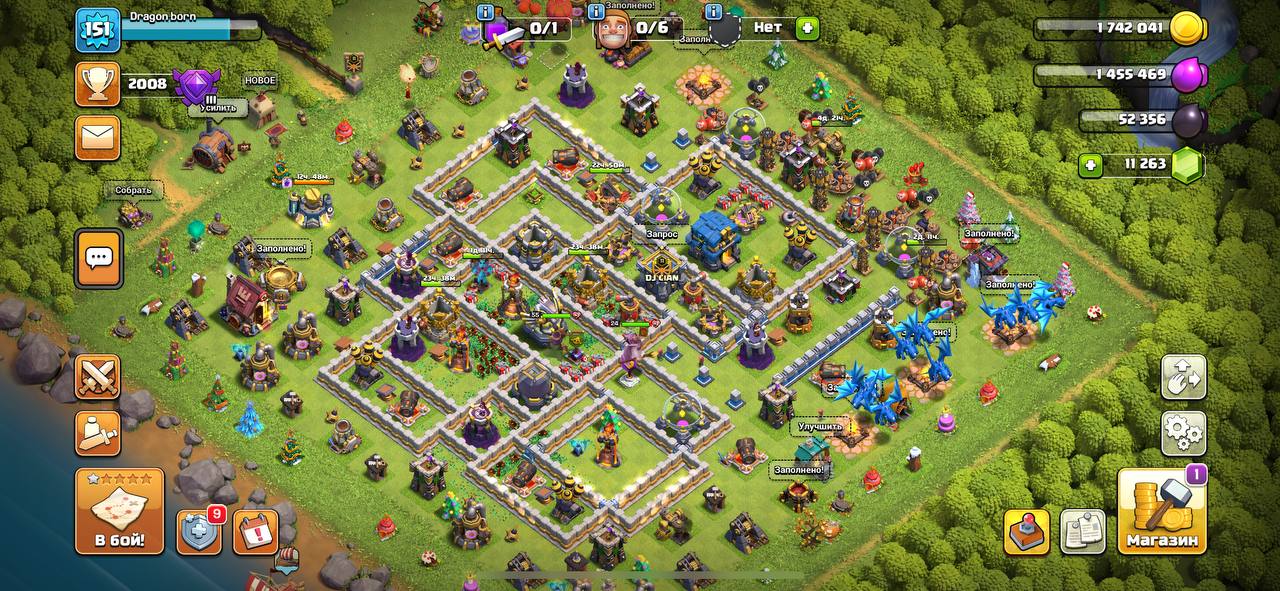Open the Магазин shop
Image resolution: width=1280 pixels, height=591 pixels.
1161,511
